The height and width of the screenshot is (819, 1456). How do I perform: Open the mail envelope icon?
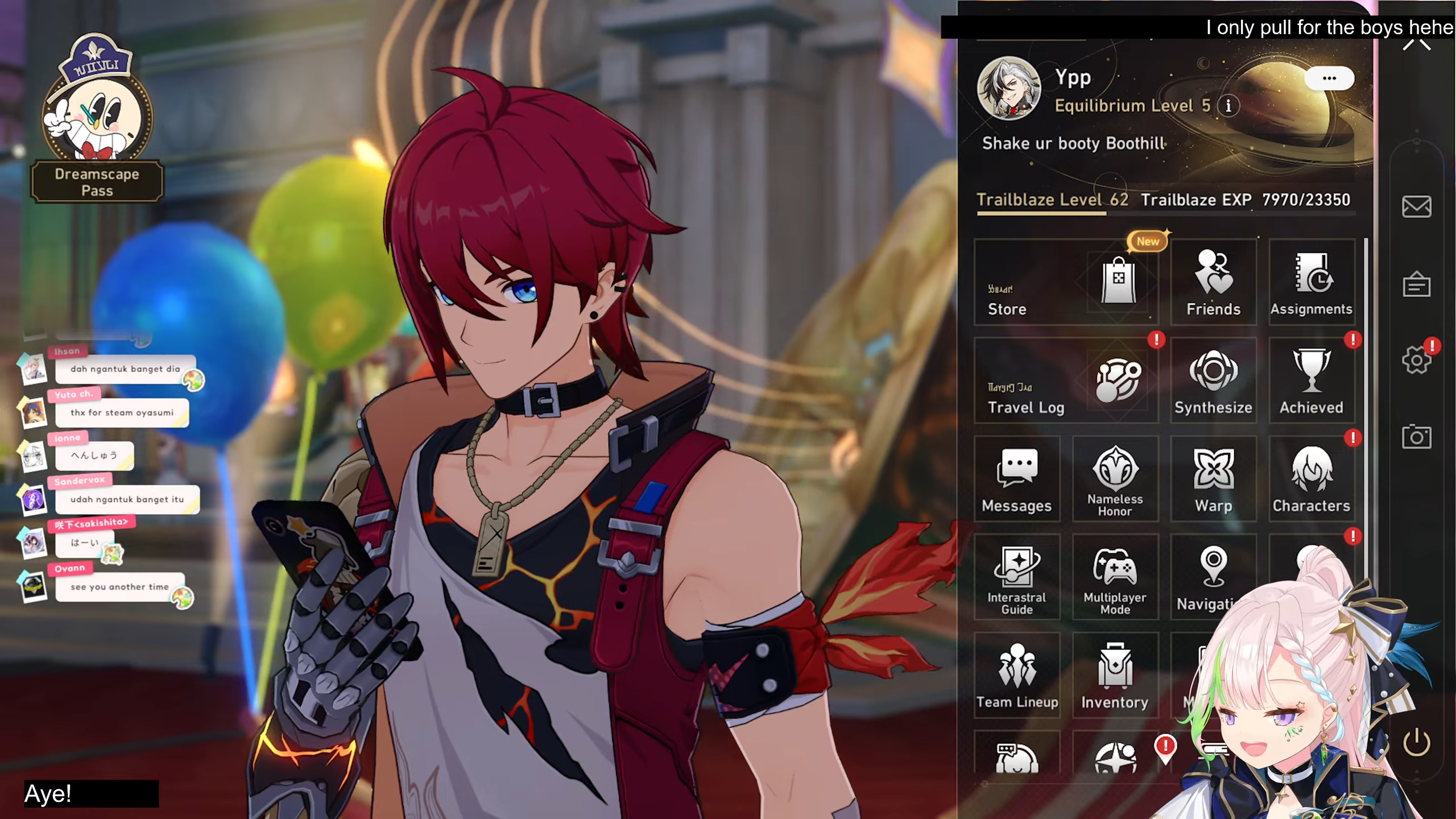point(1416,206)
